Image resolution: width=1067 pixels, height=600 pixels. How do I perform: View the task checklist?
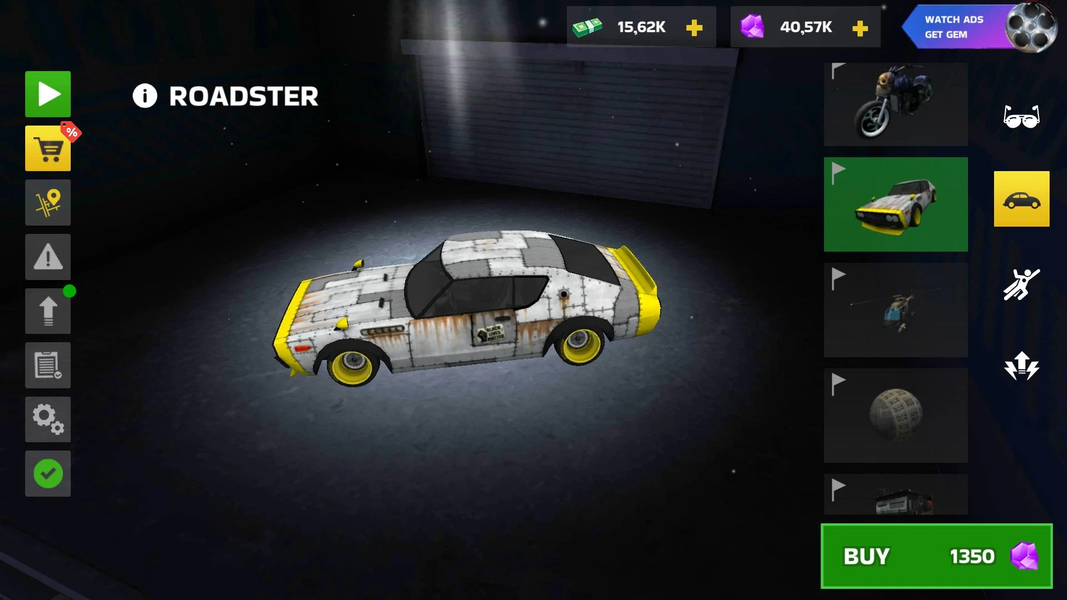(48, 365)
